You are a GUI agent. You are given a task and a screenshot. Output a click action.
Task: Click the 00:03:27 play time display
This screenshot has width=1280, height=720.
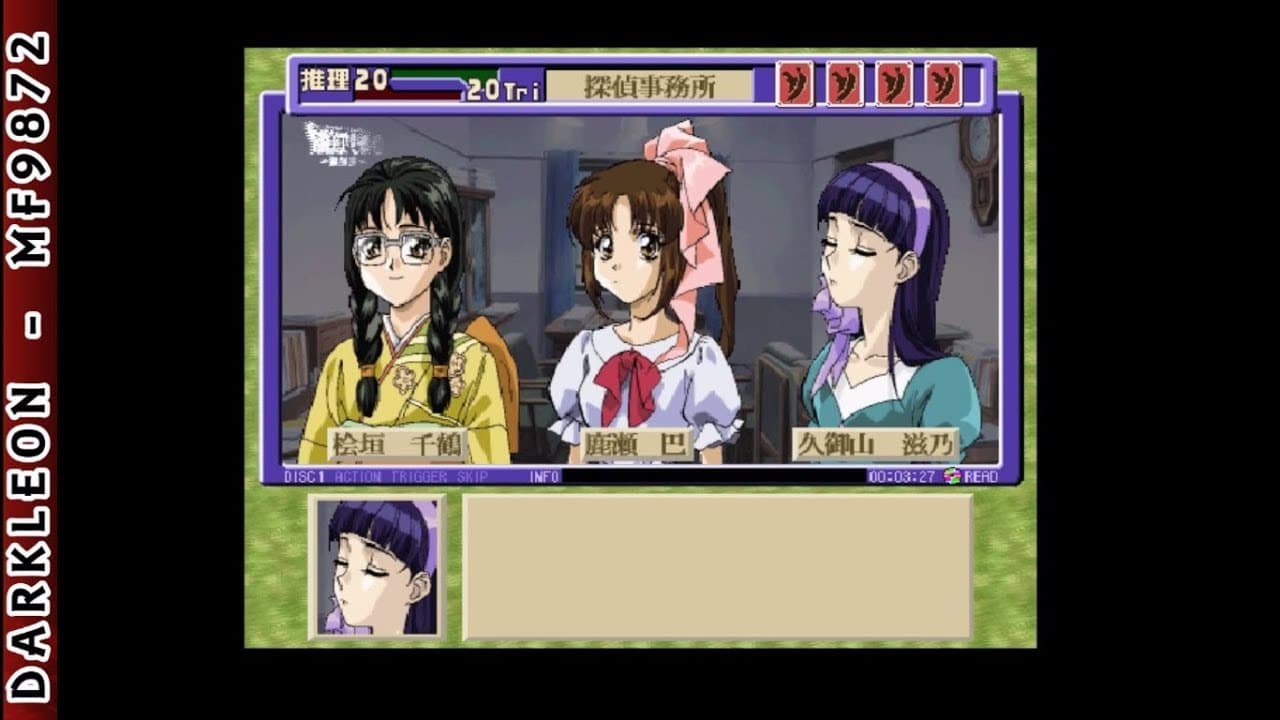pos(903,478)
